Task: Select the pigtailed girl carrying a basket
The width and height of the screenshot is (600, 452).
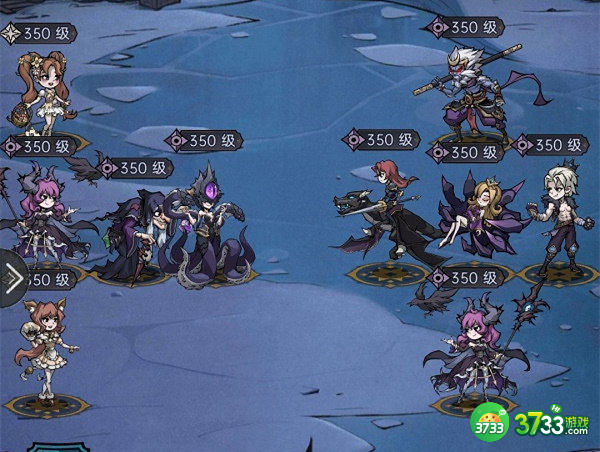Action: coord(42,92)
